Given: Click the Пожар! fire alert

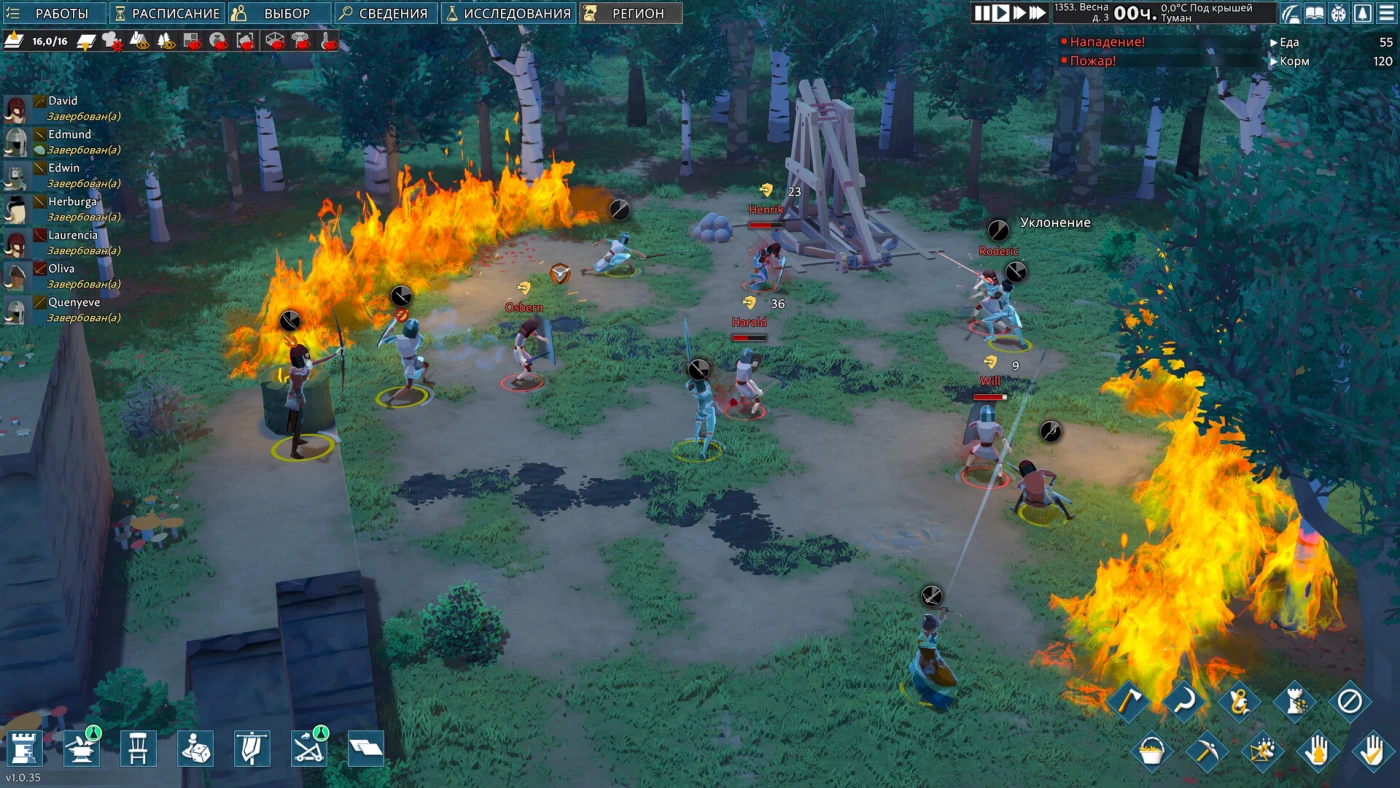Looking at the screenshot, I should (1093, 61).
